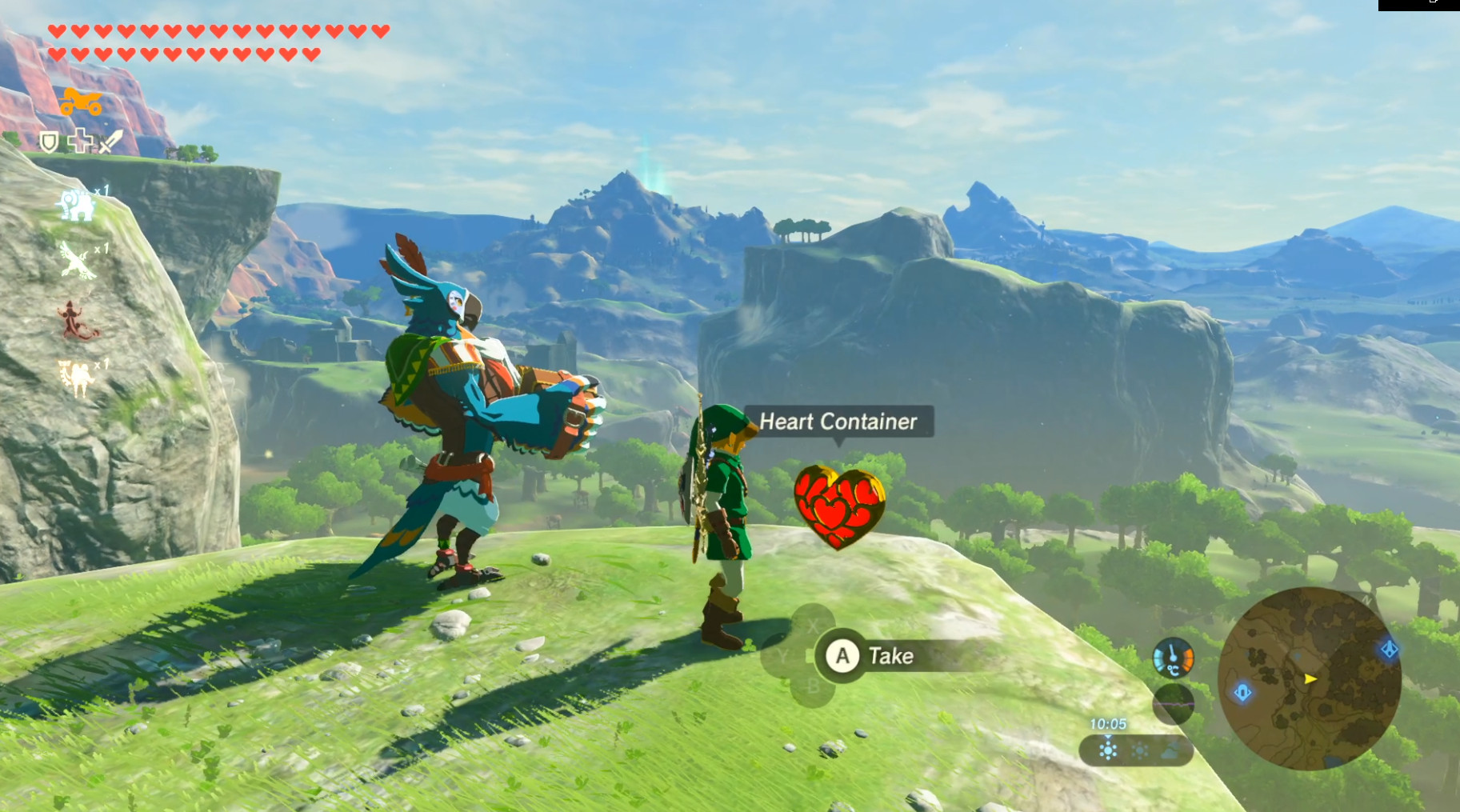This screenshot has width=1460, height=812.
Task: Click the yellow player arrow on the minimap
Action: pyautogui.click(x=1310, y=678)
